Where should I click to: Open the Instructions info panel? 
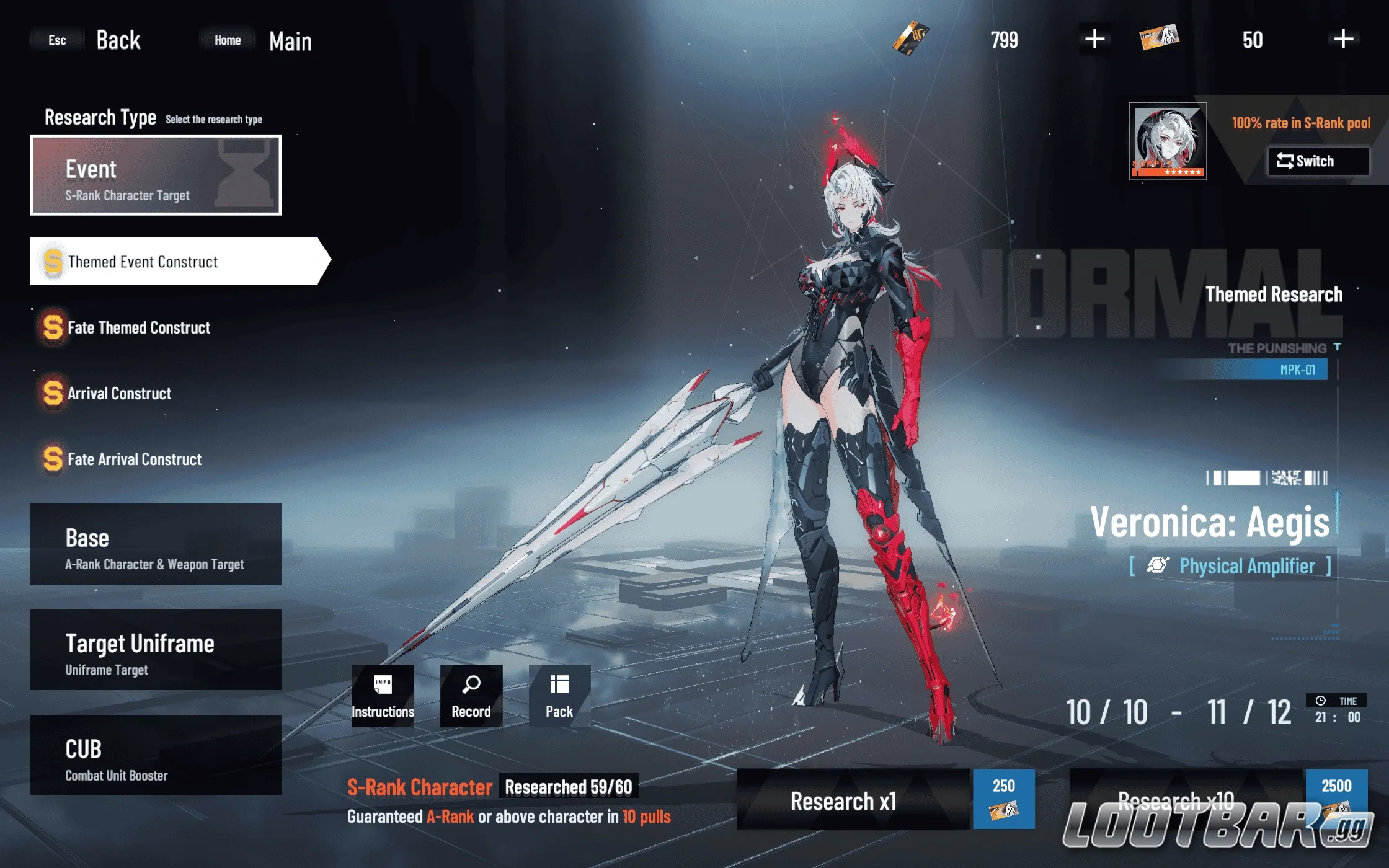pos(382,697)
